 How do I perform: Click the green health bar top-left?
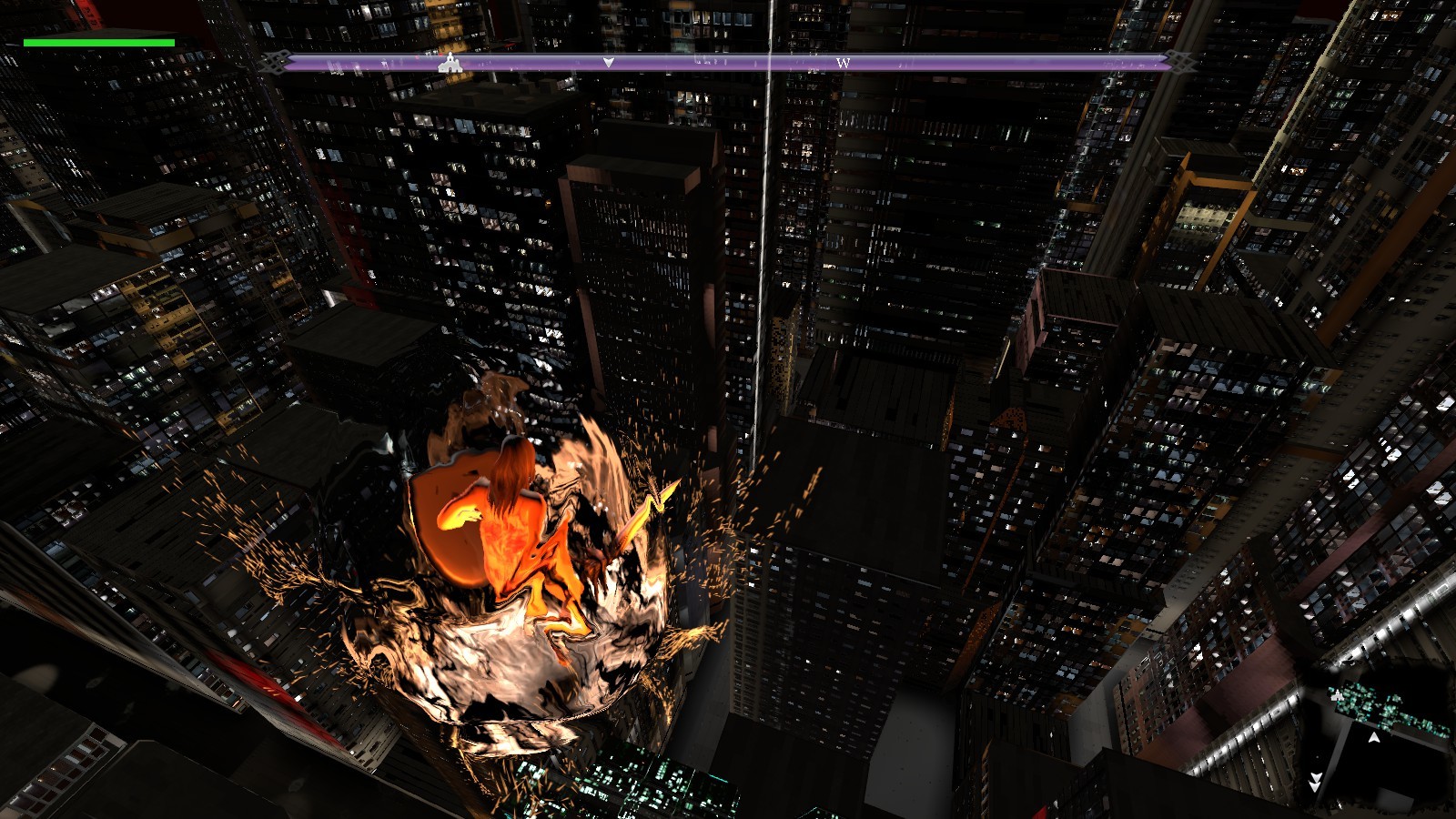tap(97, 42)
